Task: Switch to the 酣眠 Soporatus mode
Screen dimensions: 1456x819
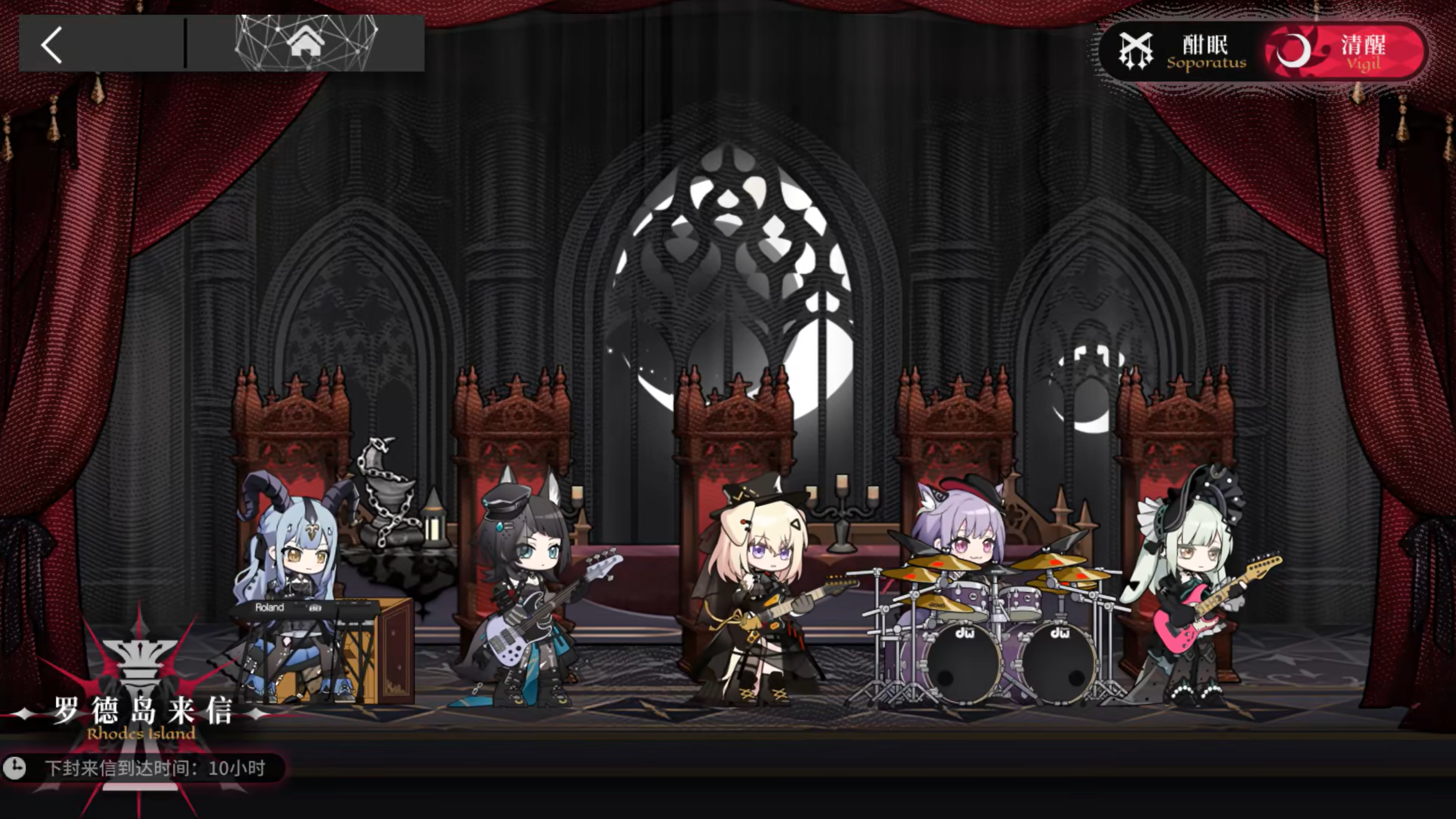Action: click(x=1184, y=52)
